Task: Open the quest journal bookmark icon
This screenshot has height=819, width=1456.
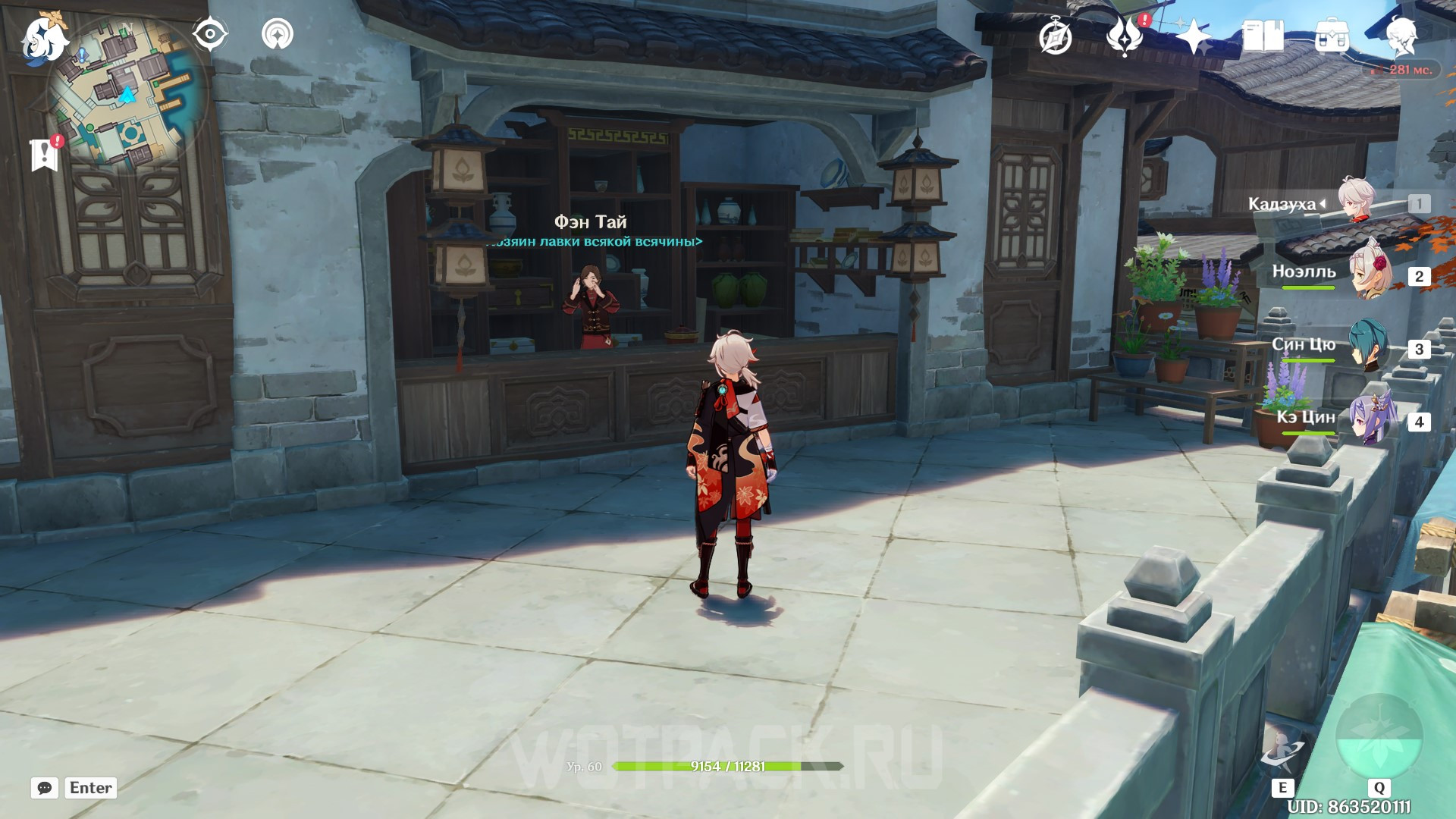Action: 45,154
